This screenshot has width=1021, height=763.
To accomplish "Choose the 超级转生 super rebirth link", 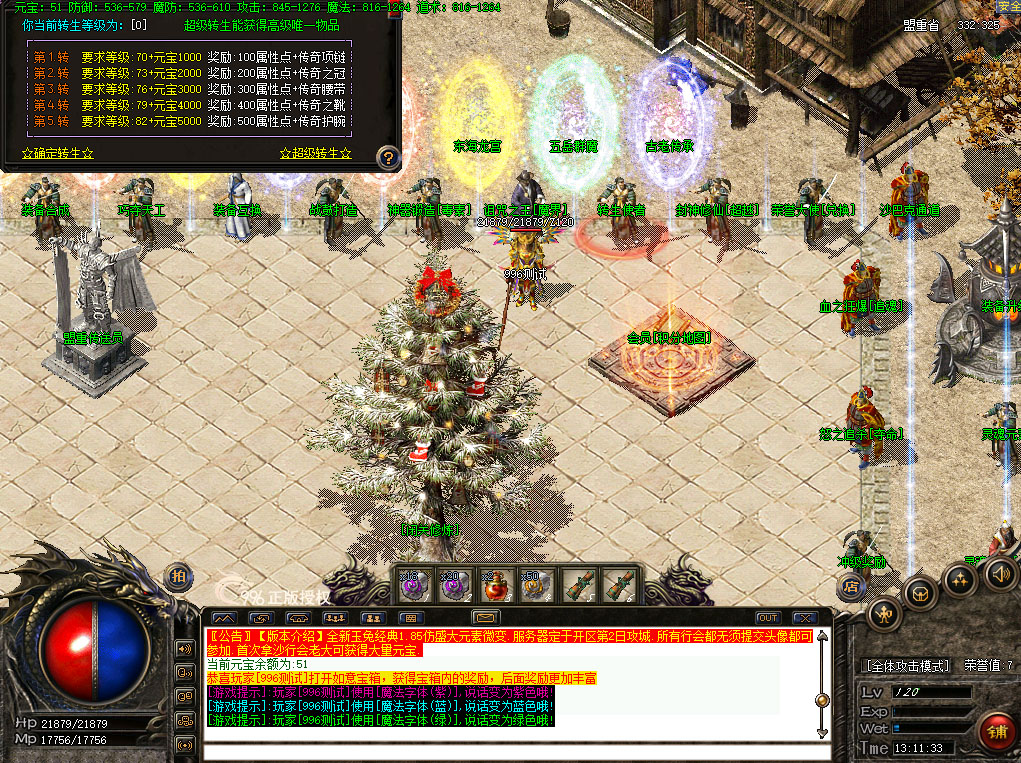I will click(x=316, y=154).
